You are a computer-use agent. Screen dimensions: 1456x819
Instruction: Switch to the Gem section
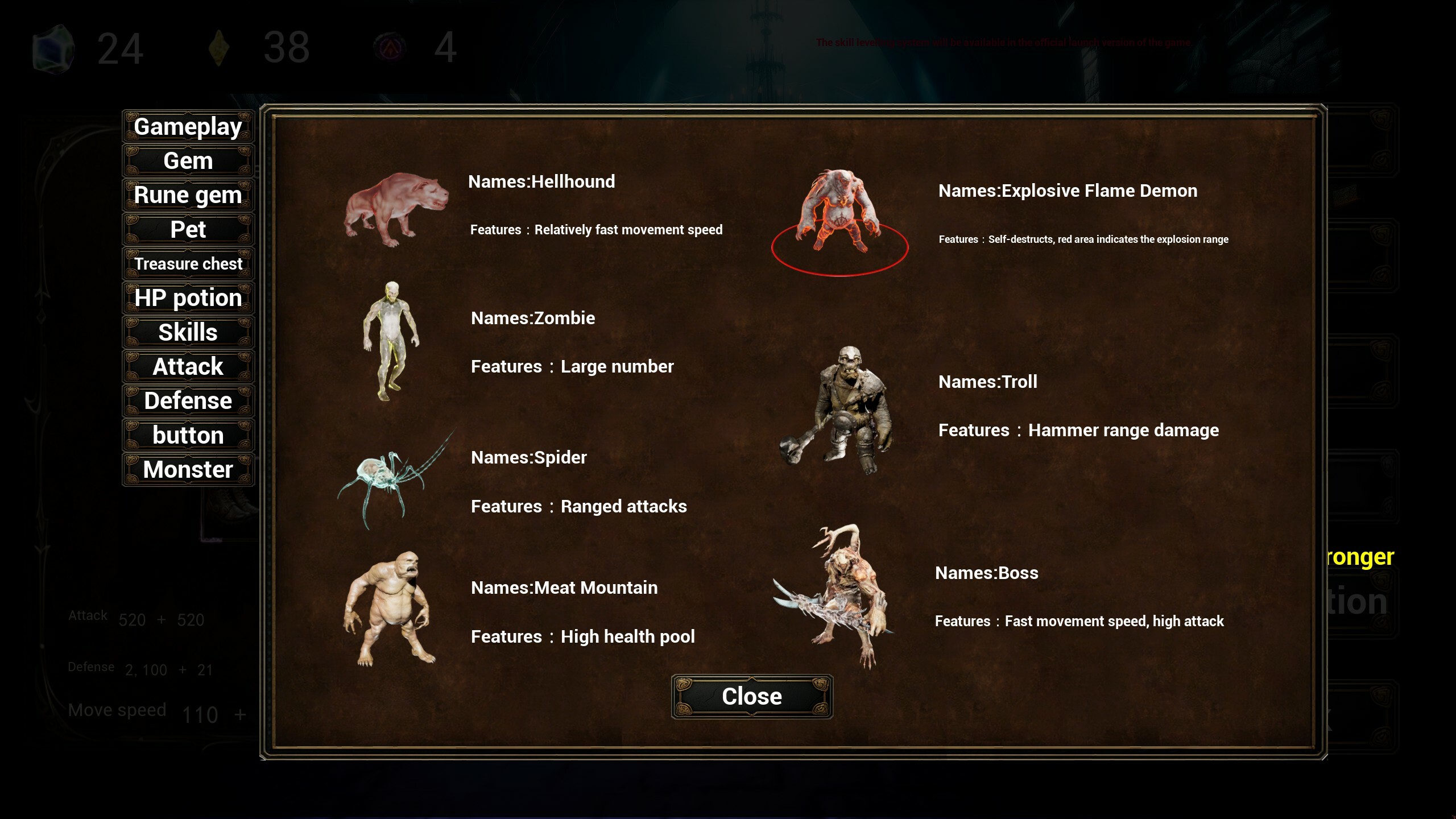(x=188, y=160)
